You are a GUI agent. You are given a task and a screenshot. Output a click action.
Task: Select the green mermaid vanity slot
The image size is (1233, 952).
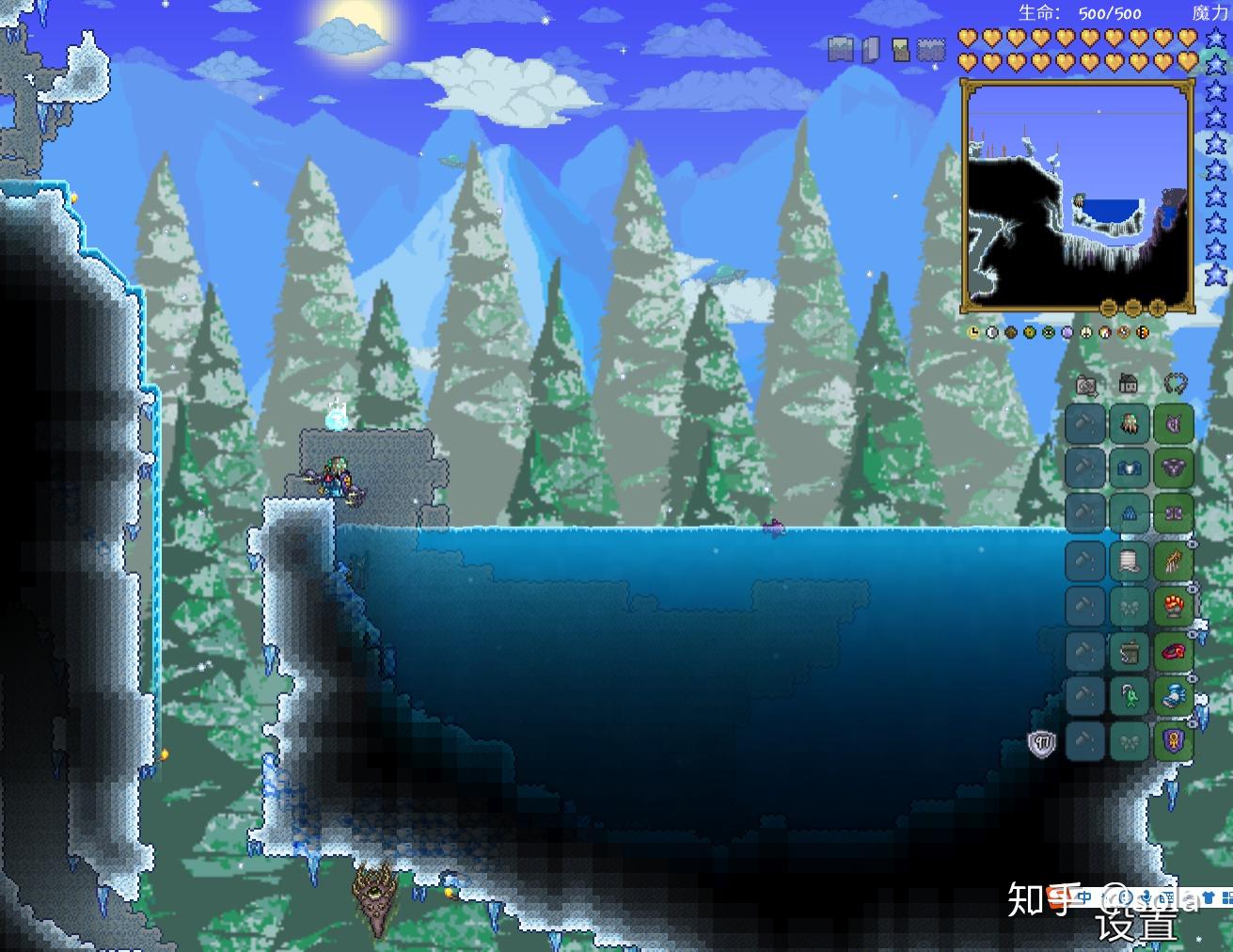pos(1129,697)
